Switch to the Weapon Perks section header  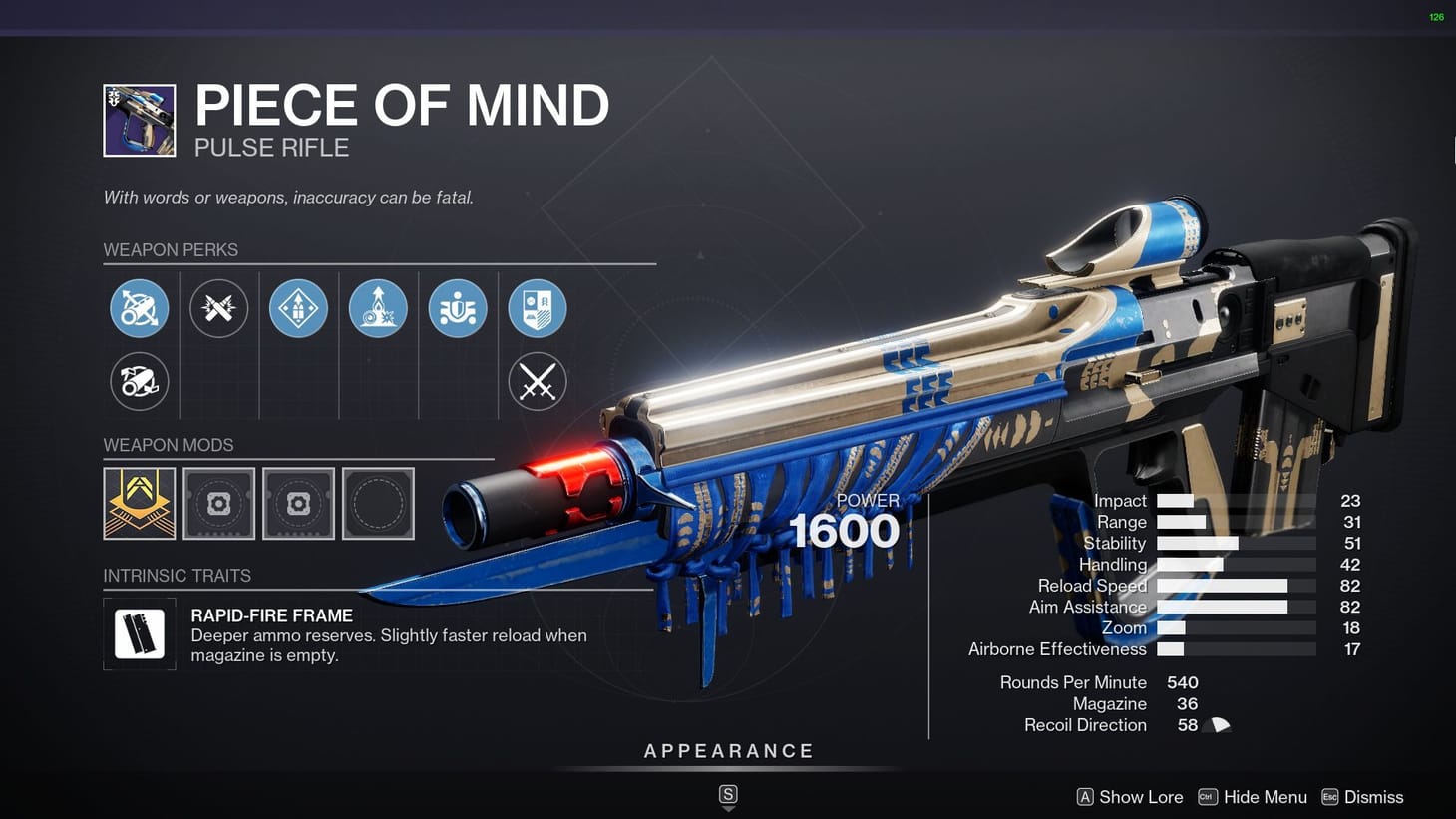pyautogui.click(x=172, y=250)
